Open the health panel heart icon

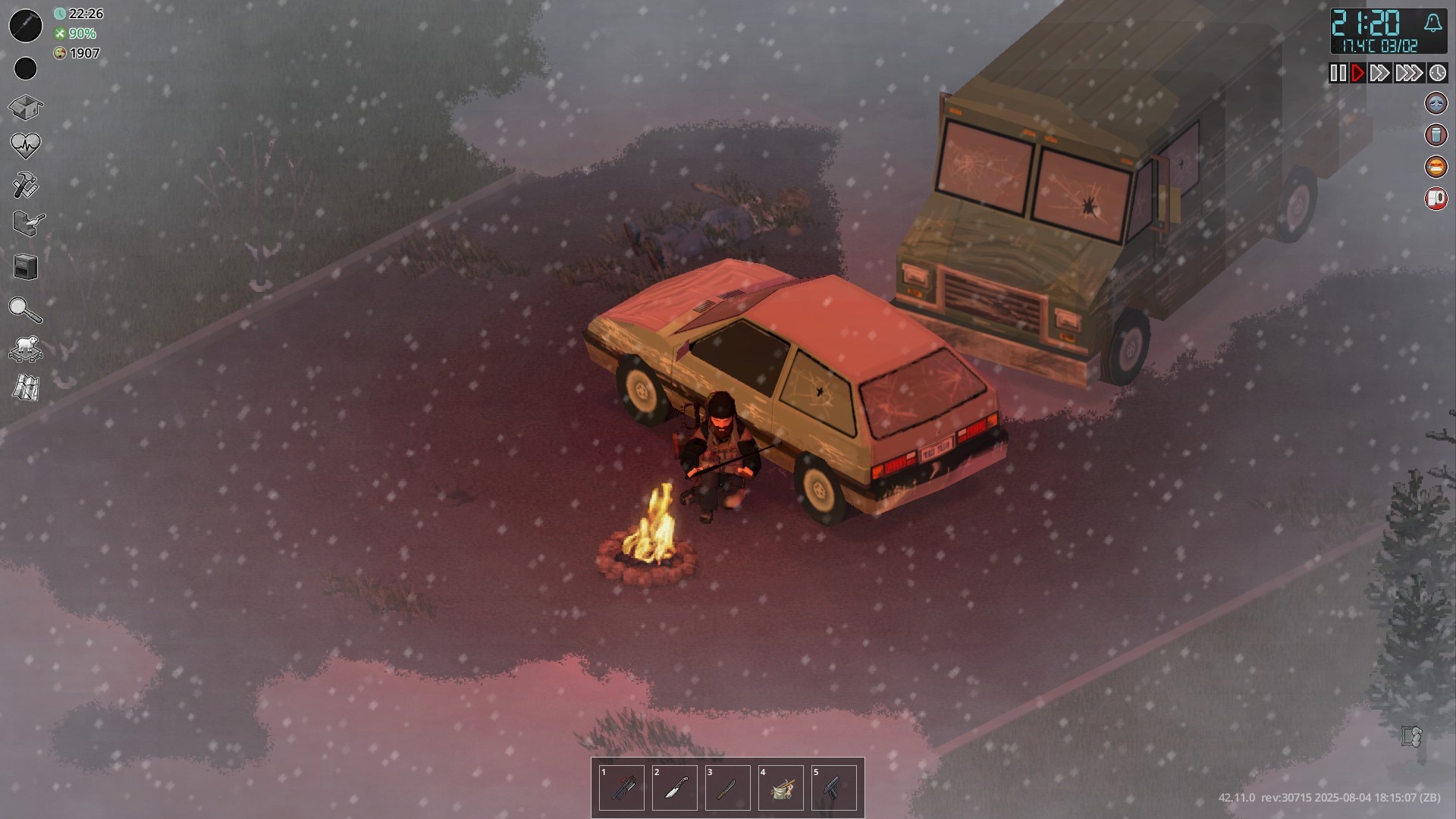(x=25, y=145)
